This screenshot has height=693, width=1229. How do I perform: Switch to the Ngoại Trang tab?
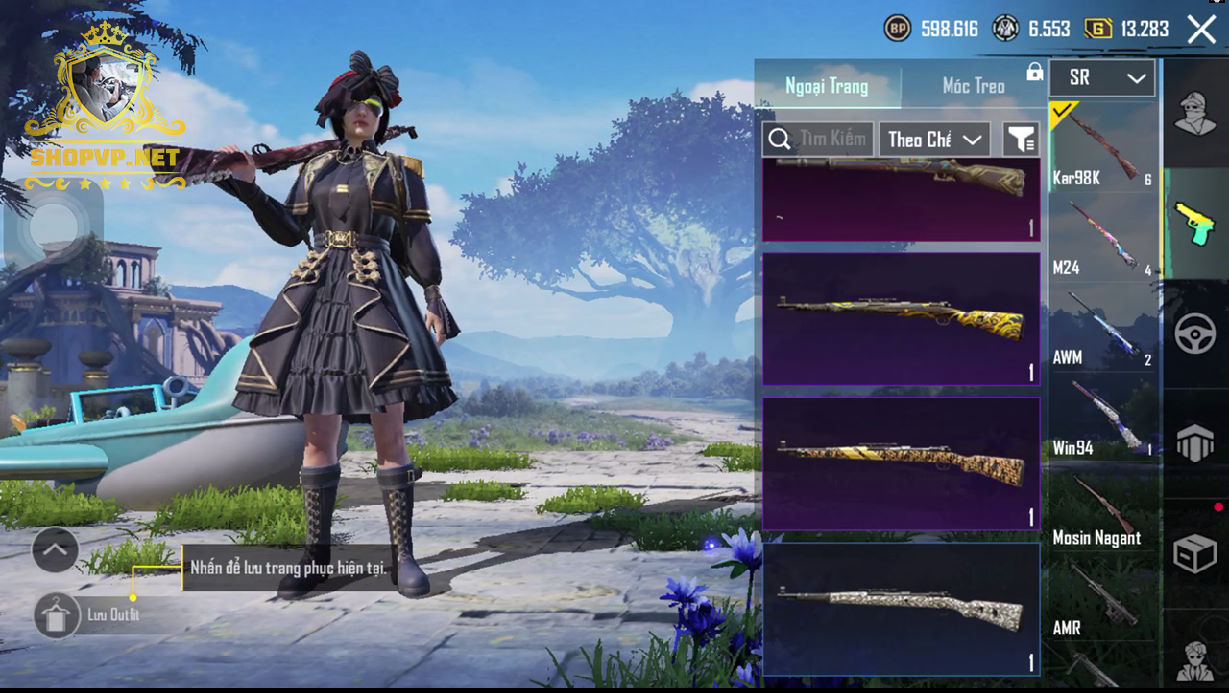tap(827, 86)
